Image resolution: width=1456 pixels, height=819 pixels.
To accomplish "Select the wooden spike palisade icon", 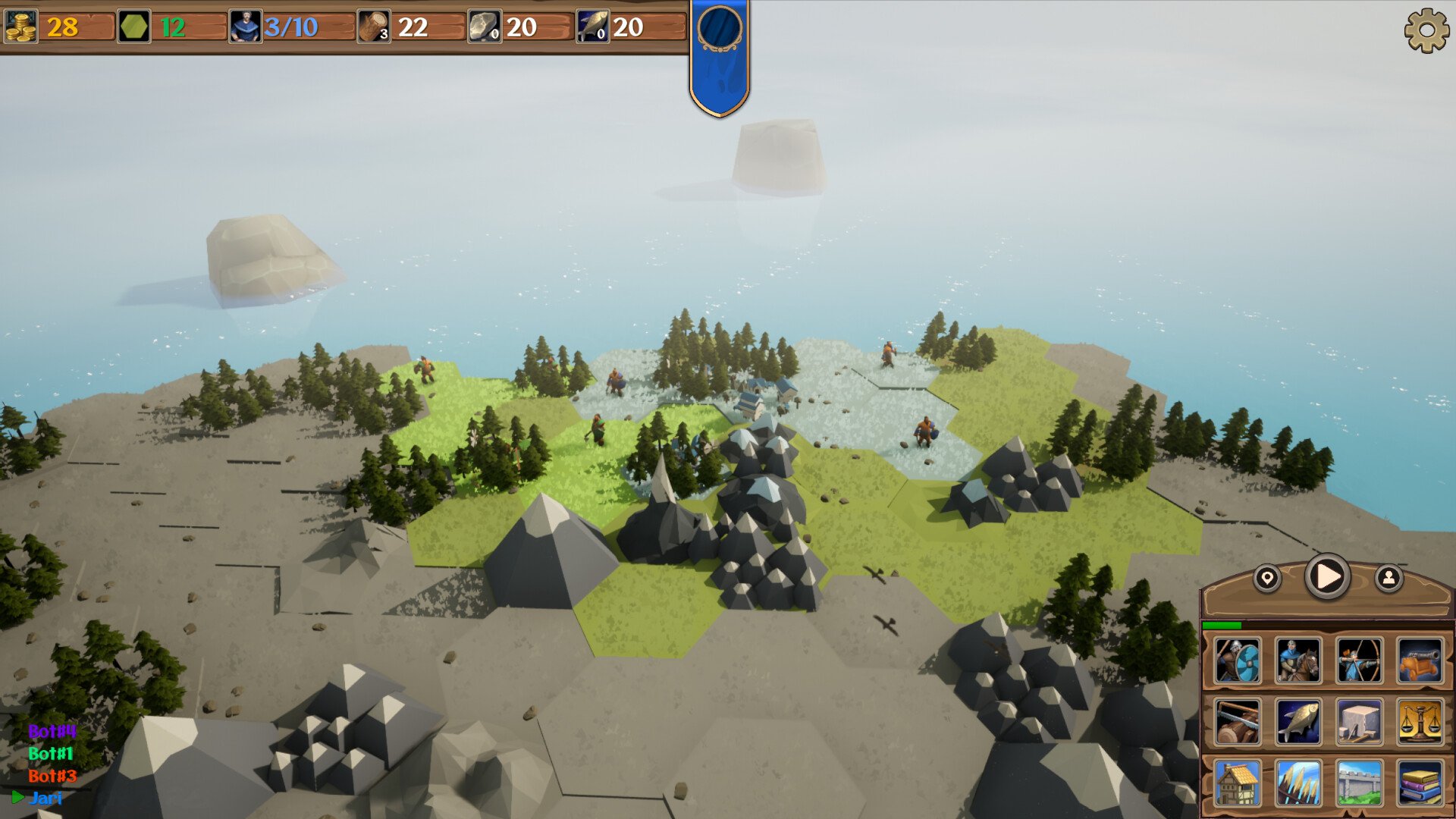I will pos(1298,783).
